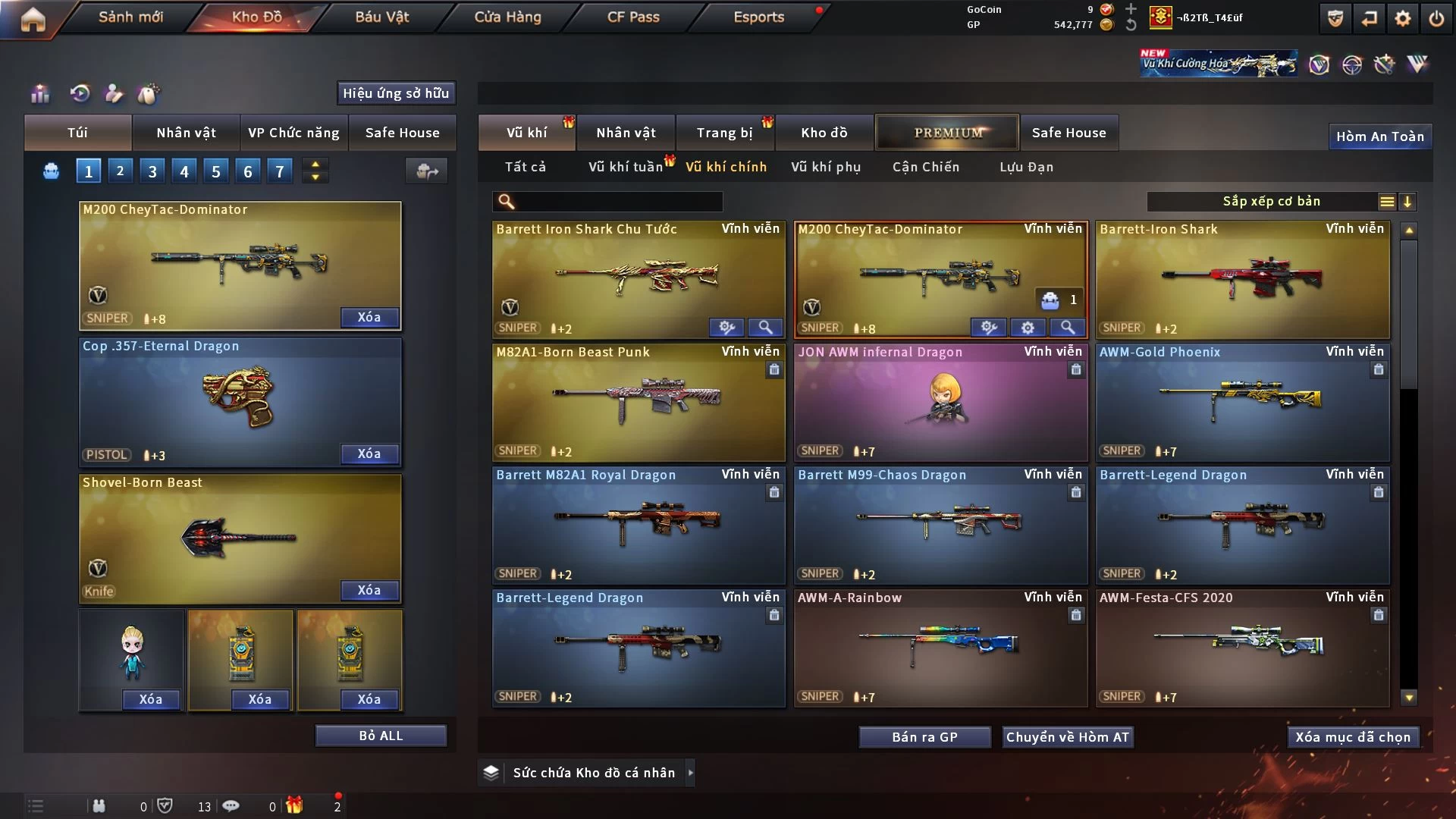The height and width of the screenshot is (819, 1456).
Task: Click the Bán ra GP button
Action: [x=924, y=737]
